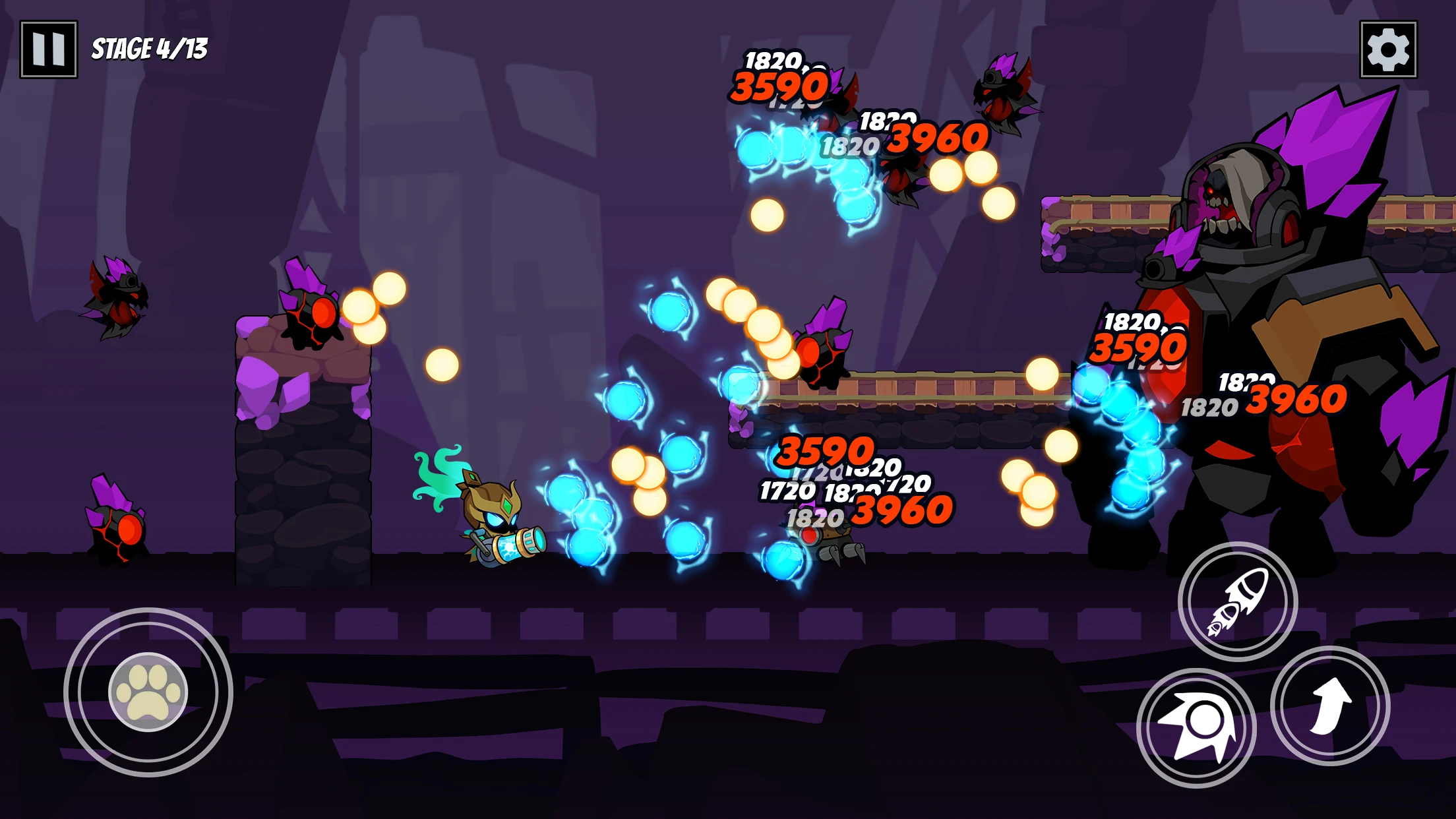This screenshot has height=819, width=1456.
Task: Open the gear settings menu
Action: tap(1388, 49)
